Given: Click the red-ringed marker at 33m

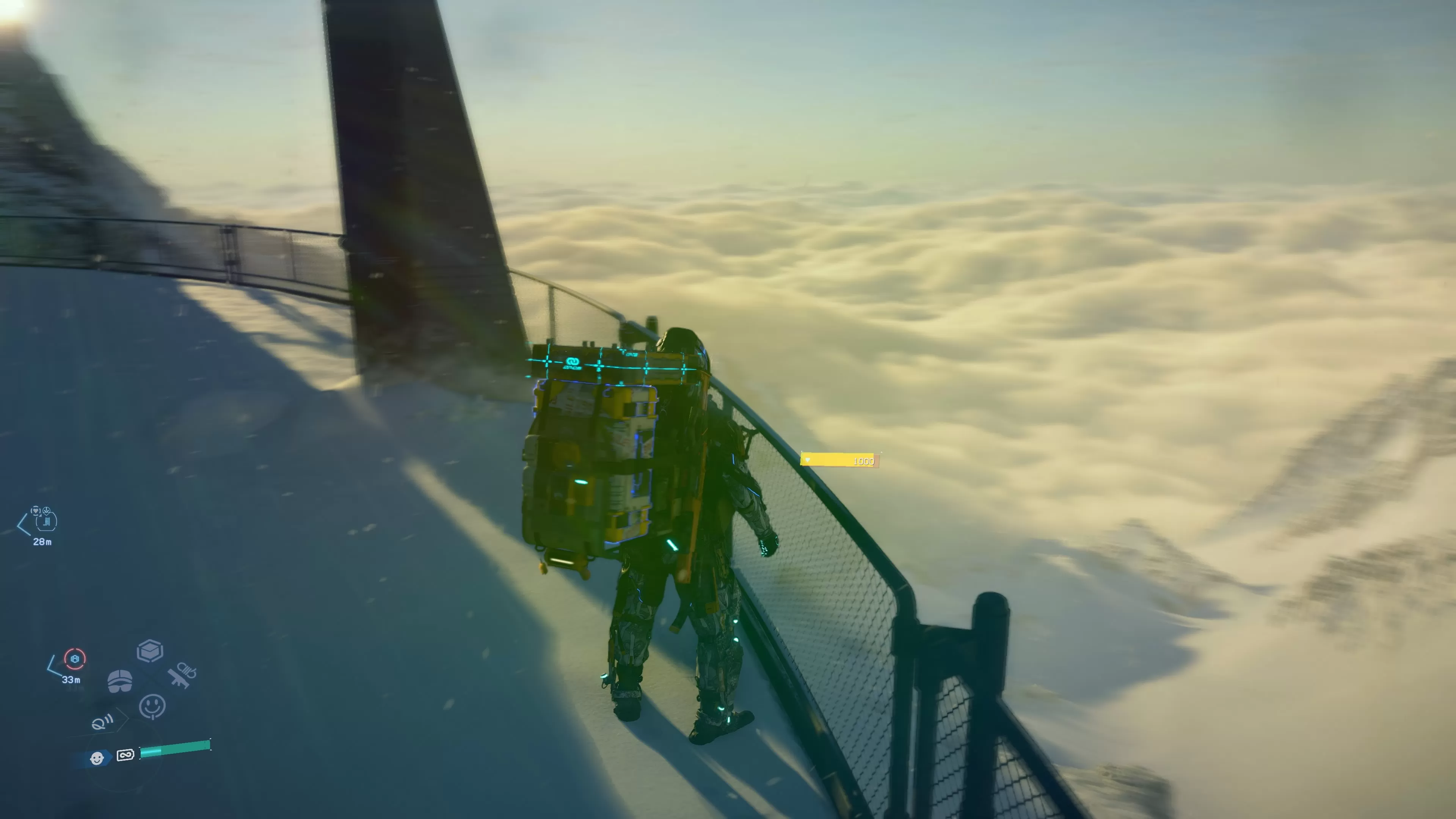Looking at the screenshot, I should pos(75,659).
